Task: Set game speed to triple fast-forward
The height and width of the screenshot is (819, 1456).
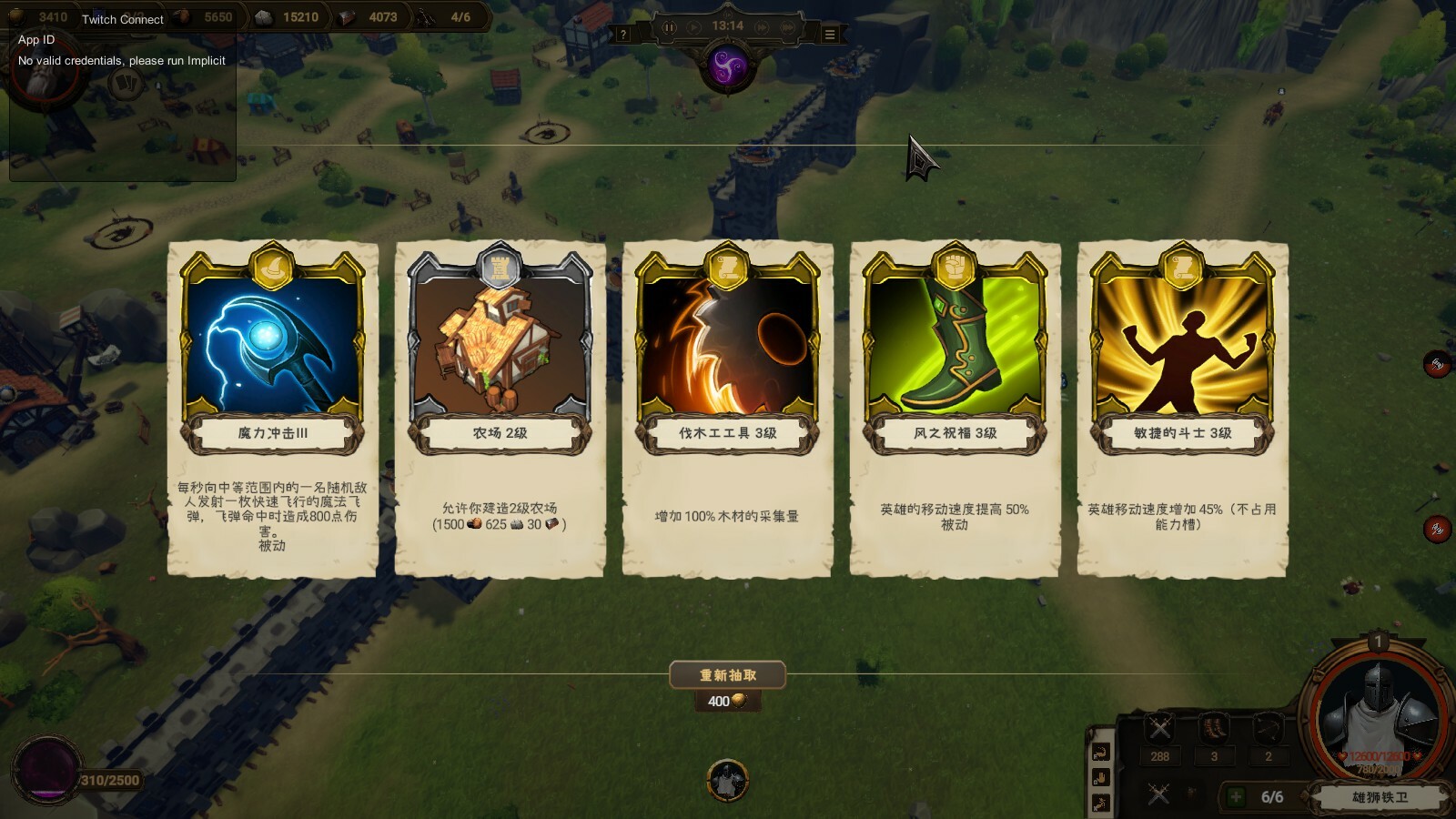Action: (788, 27)
